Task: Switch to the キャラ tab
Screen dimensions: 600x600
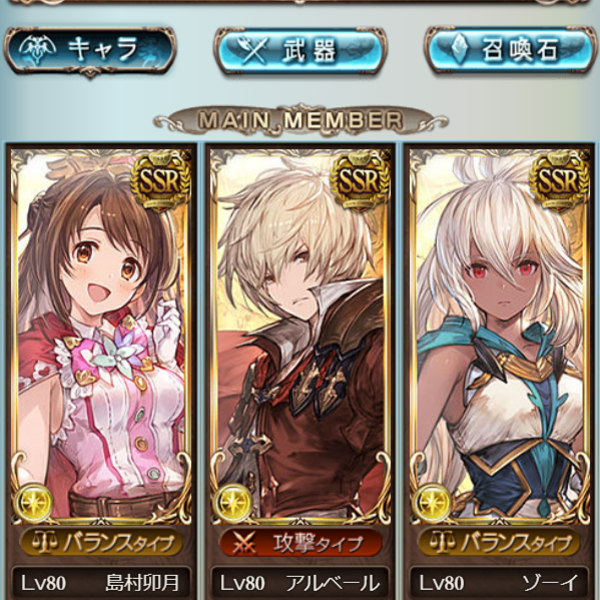Action: tap(90, 50)
